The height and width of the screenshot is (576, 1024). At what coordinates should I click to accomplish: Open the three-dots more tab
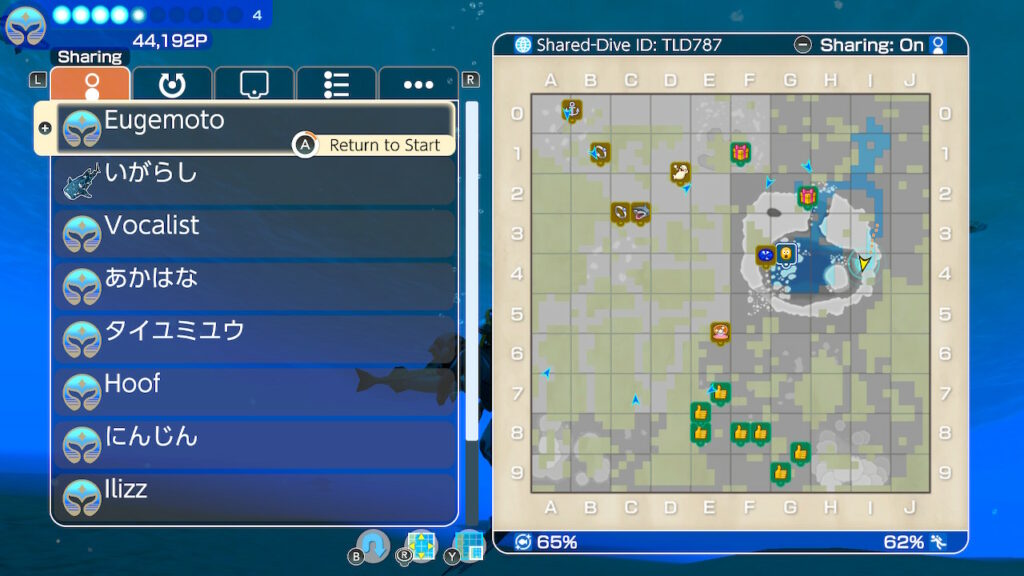(418, 85)
